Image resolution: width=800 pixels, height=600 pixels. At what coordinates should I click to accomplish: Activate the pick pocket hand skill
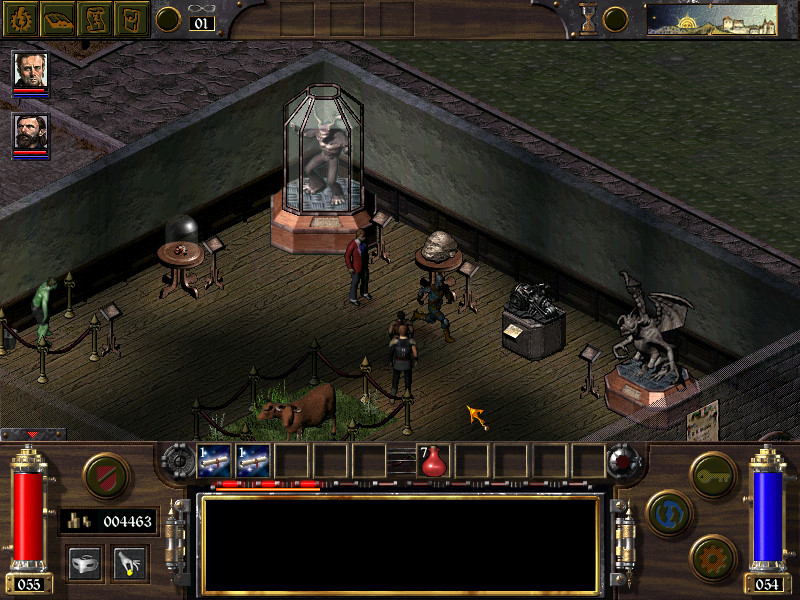(129, 563)
